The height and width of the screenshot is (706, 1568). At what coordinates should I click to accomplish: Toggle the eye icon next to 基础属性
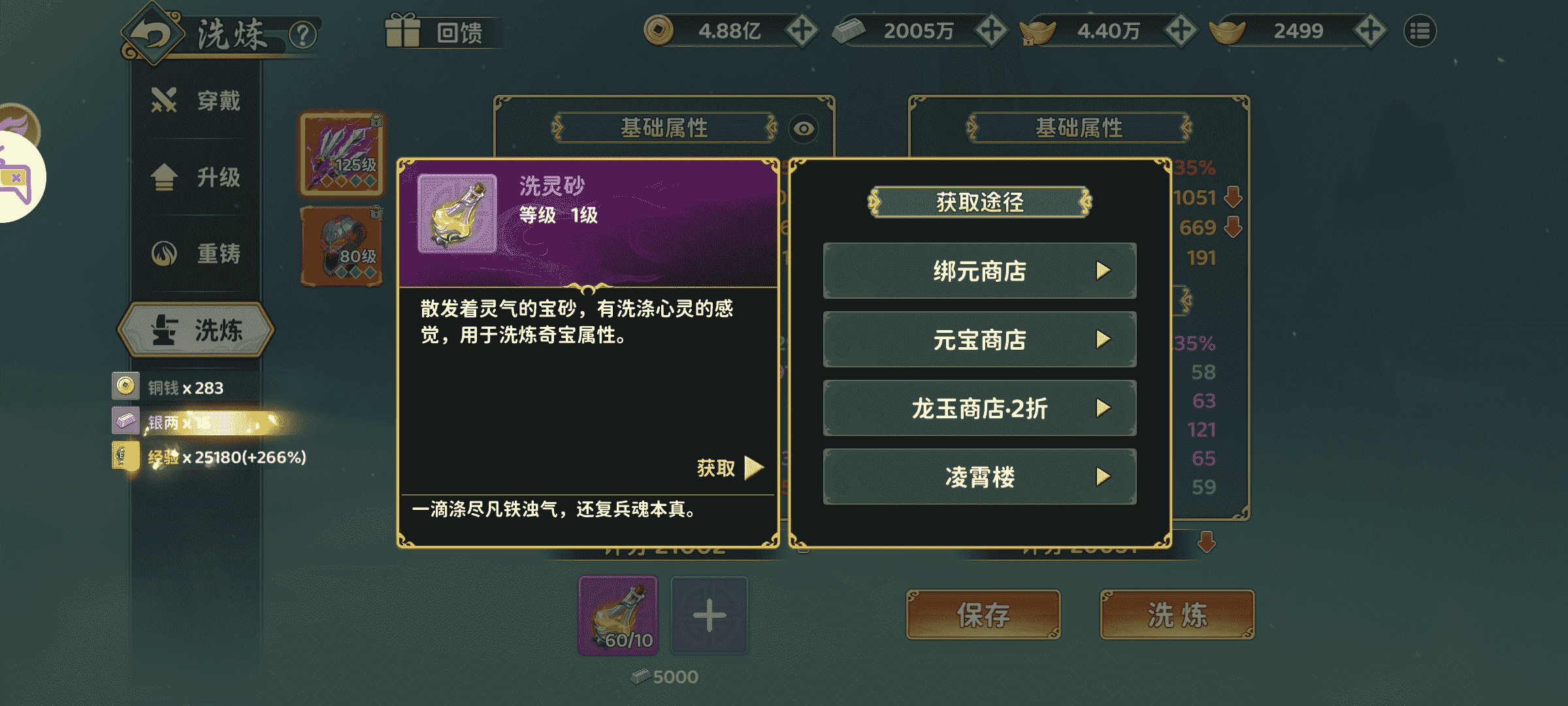(x=803, y=129)
